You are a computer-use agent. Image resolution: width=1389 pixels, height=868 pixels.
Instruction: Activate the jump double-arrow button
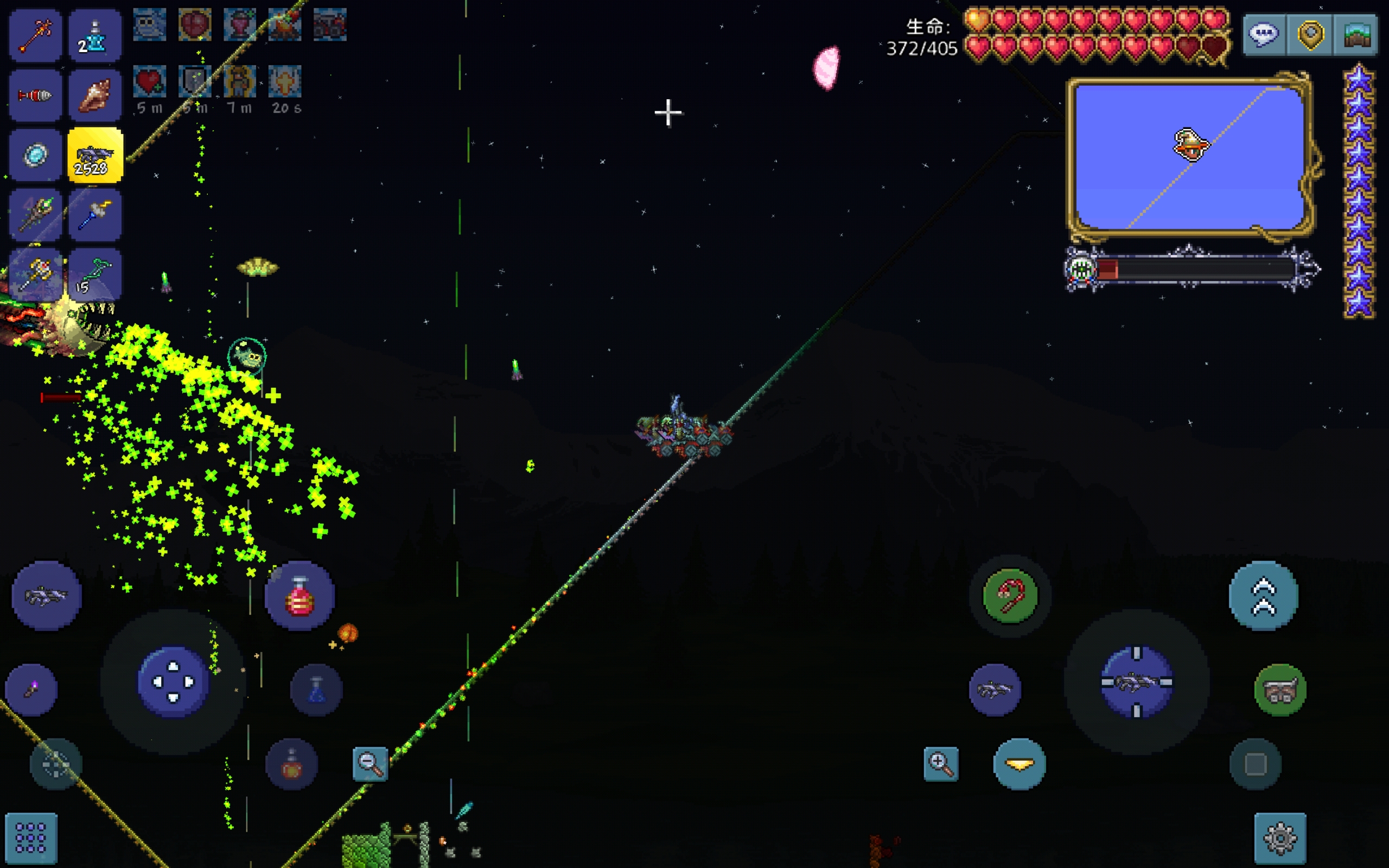coord(1263,596)
